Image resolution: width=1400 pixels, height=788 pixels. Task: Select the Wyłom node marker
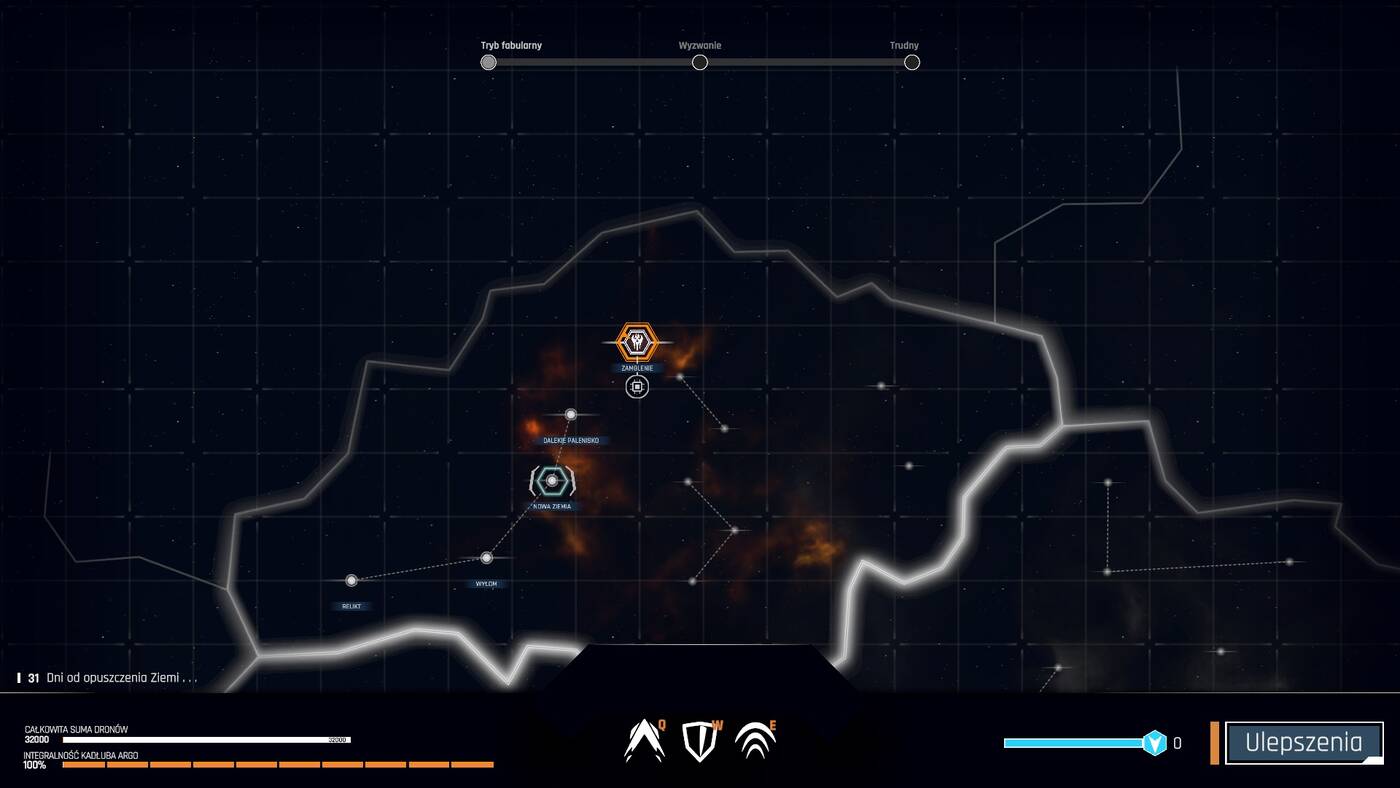coord(487,556)
